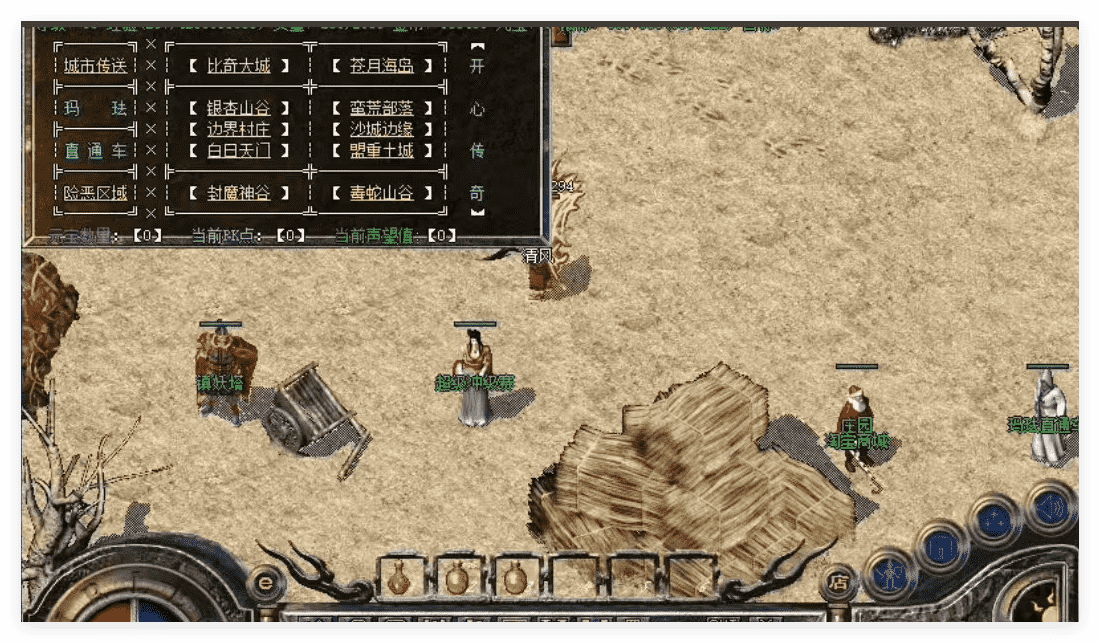Teleport to 比奇大城
The image size is (1100, 643).
pyautogui.click(x=239, y=66)
